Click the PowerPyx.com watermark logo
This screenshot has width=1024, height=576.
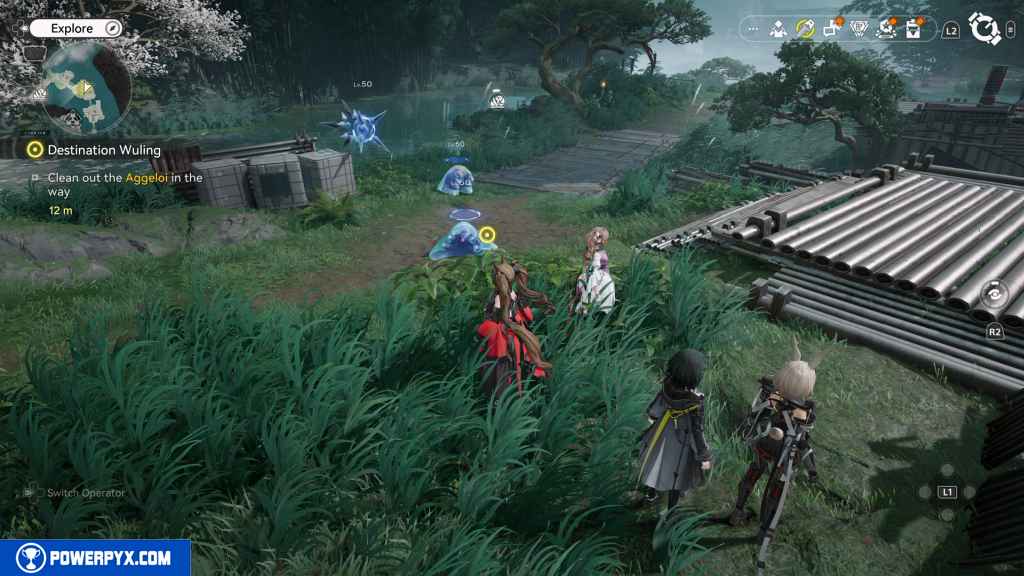95,558
